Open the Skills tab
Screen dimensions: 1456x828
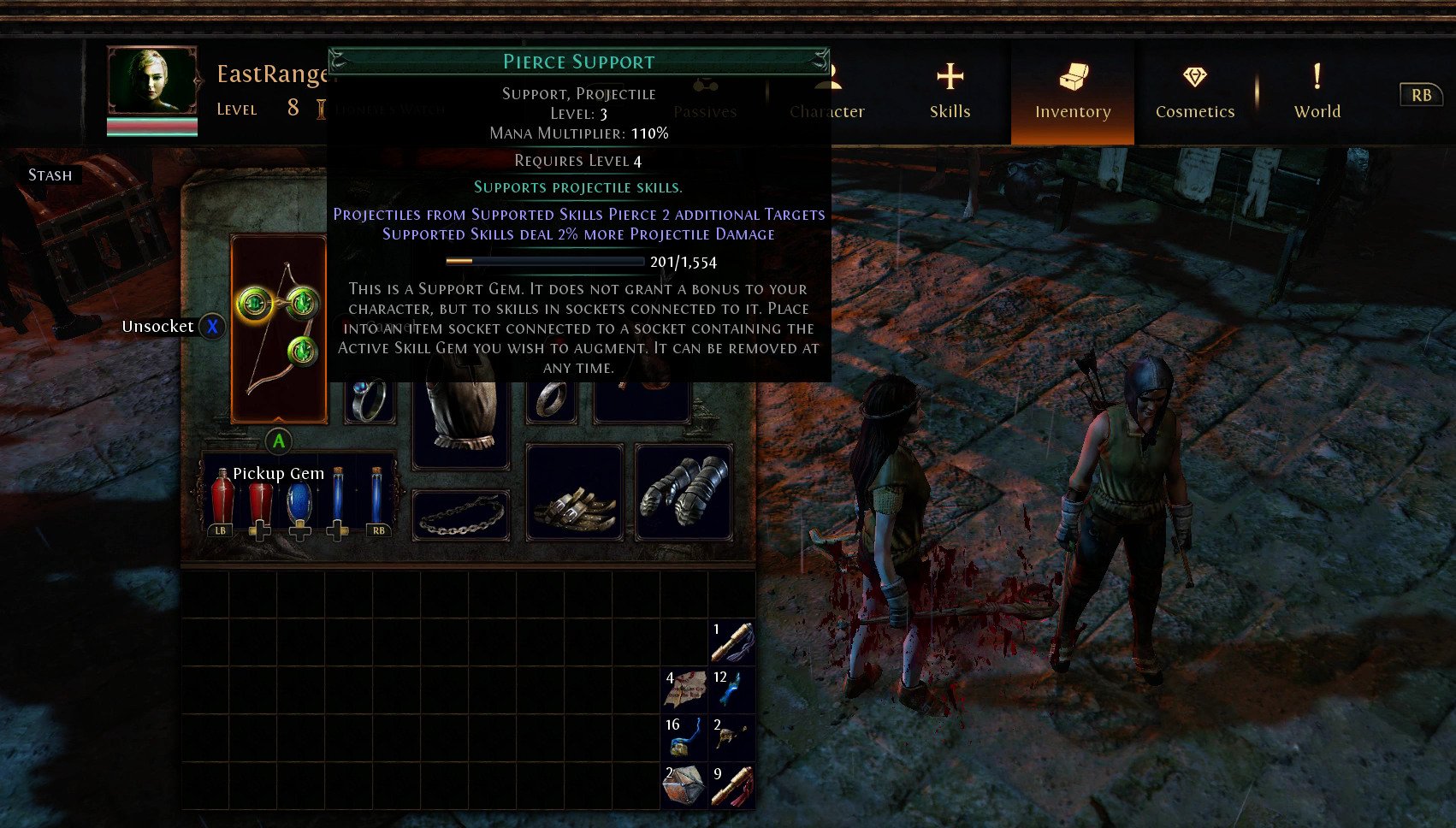point(950,92)
